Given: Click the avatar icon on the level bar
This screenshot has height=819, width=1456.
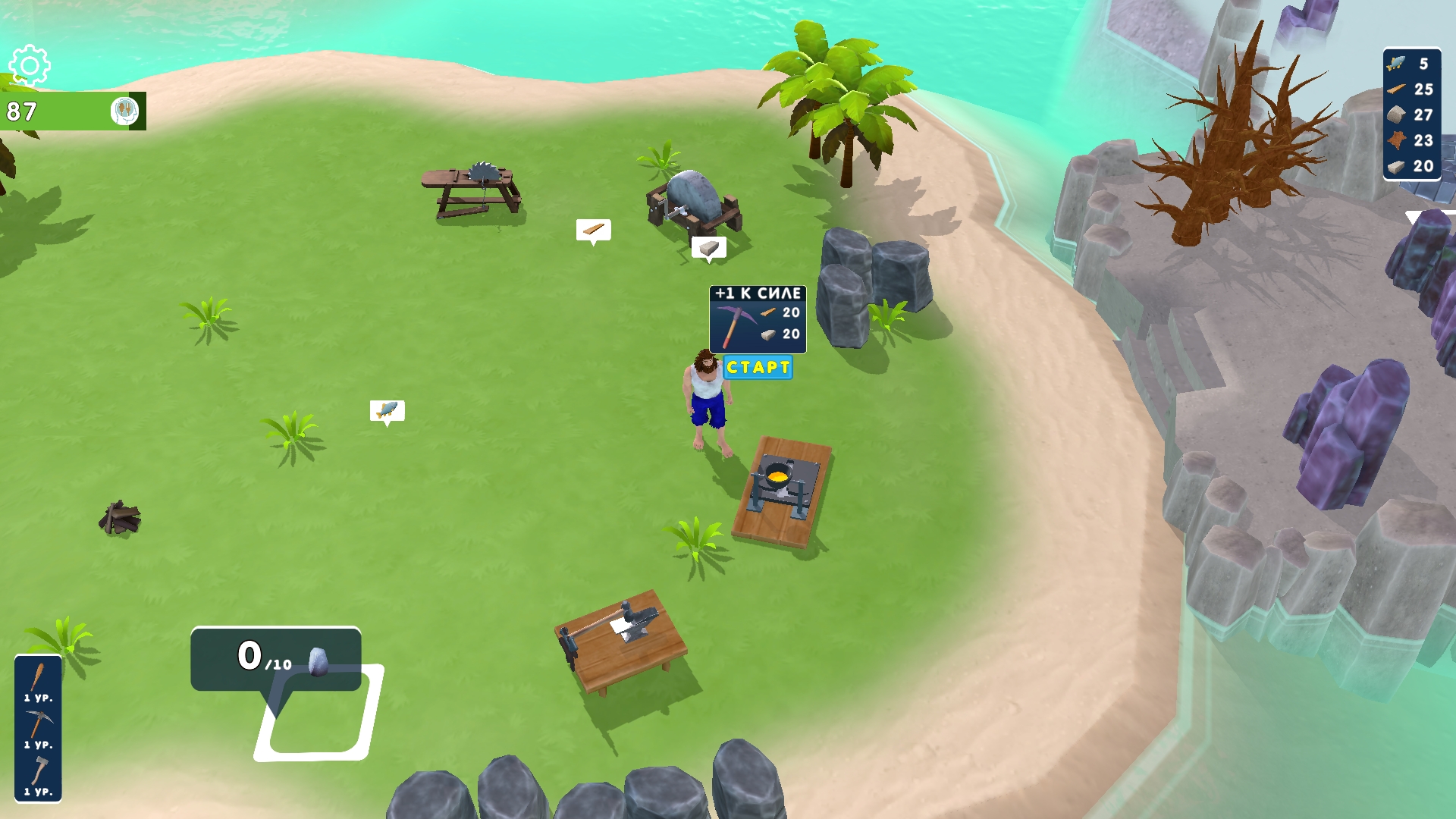Looking at the screenshot, I should (126, 111).
